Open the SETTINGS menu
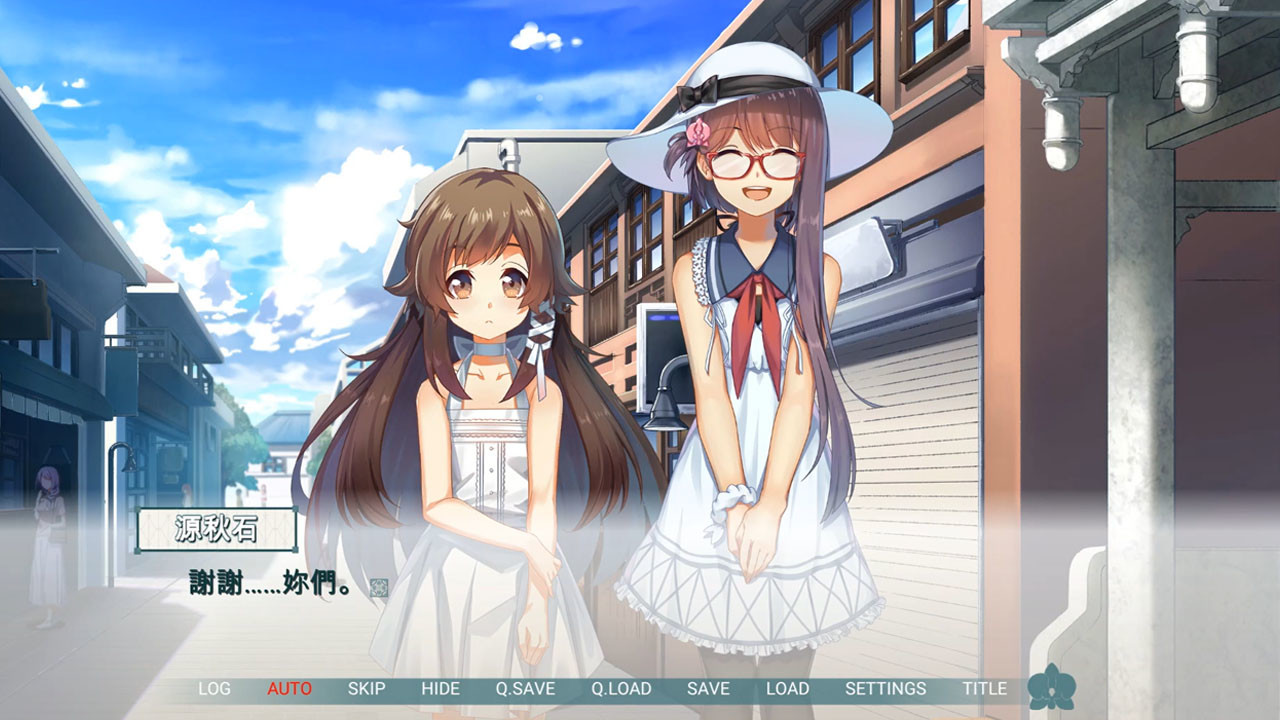 tap(884, 689)
